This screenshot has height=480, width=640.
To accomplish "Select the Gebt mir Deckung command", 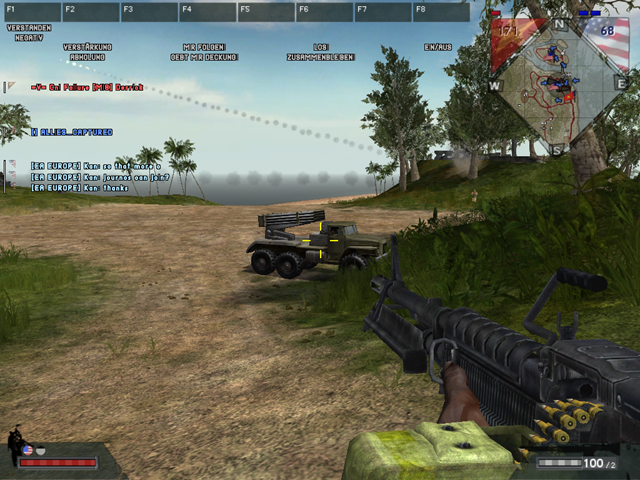I will click(x=204, y=57).
